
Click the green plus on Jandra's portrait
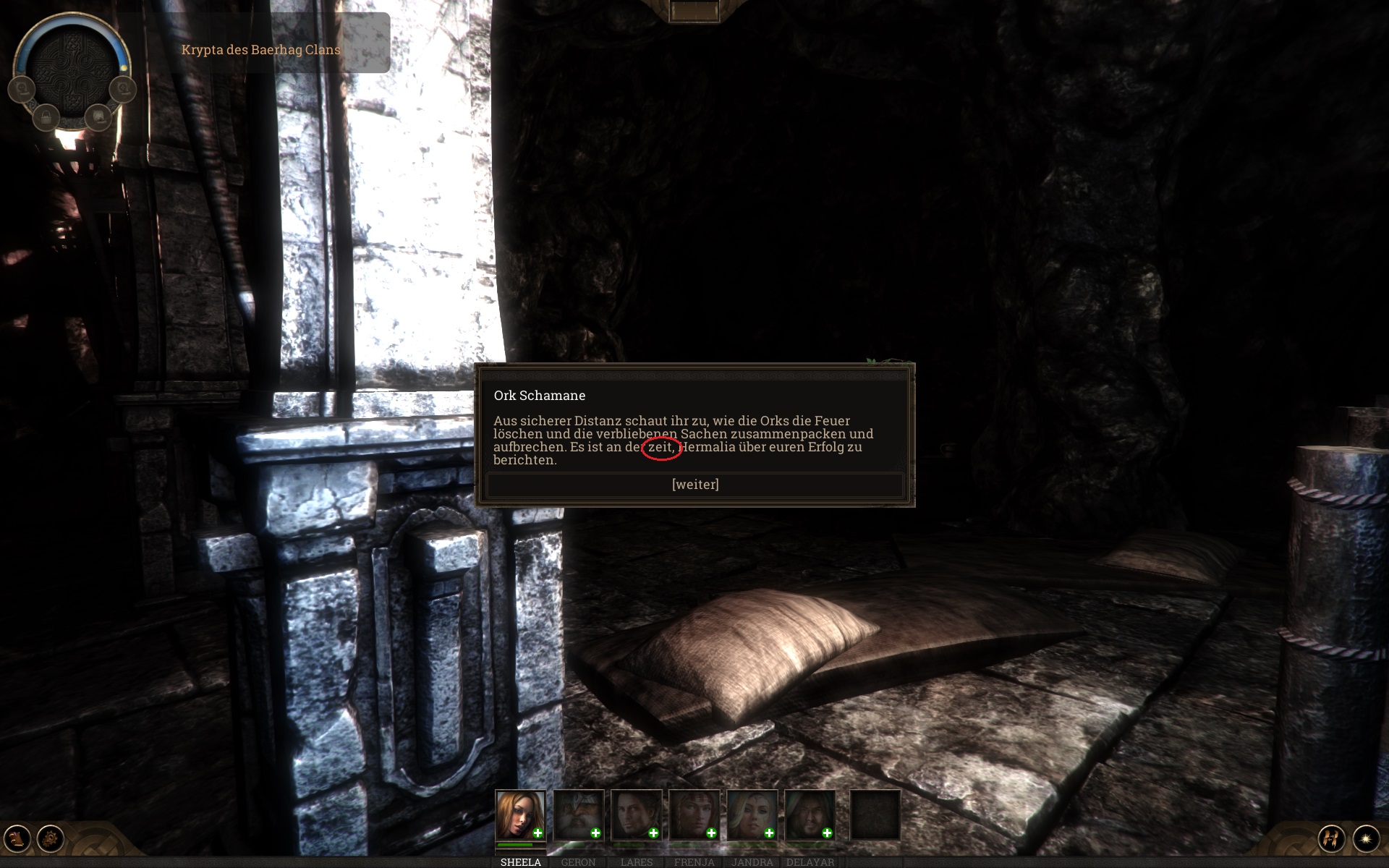[769, 833]
